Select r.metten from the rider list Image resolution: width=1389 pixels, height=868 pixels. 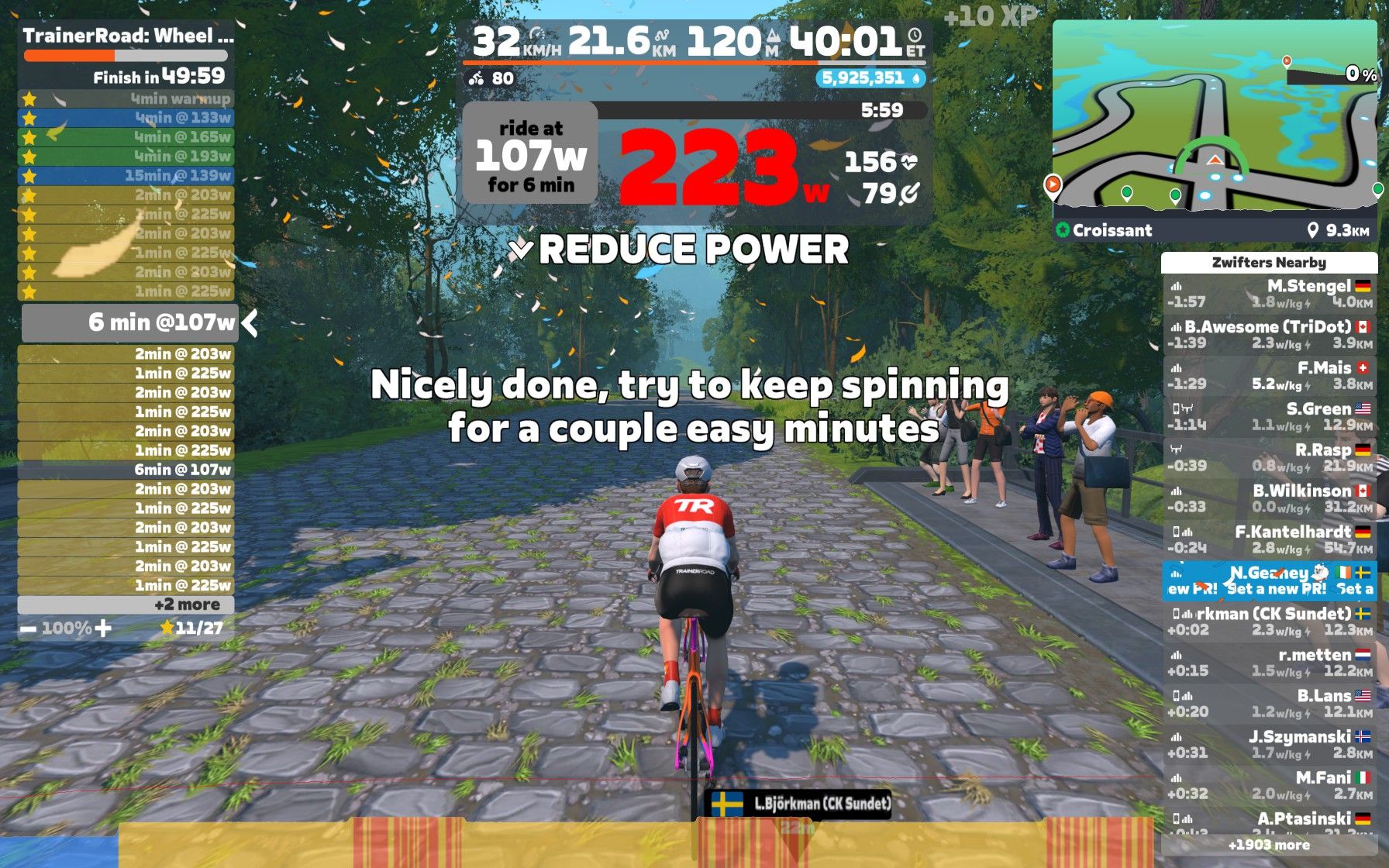tap(1269, 663)
